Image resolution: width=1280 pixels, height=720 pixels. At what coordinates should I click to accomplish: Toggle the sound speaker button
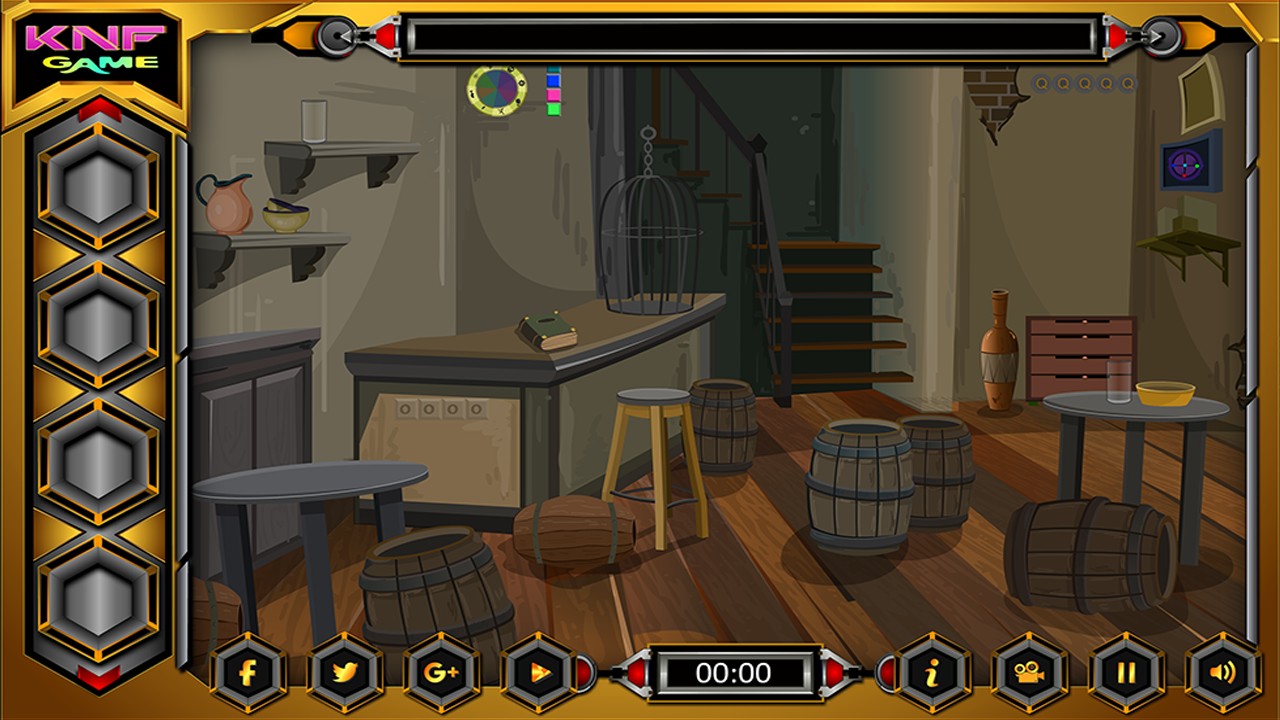pos(1222,672)
